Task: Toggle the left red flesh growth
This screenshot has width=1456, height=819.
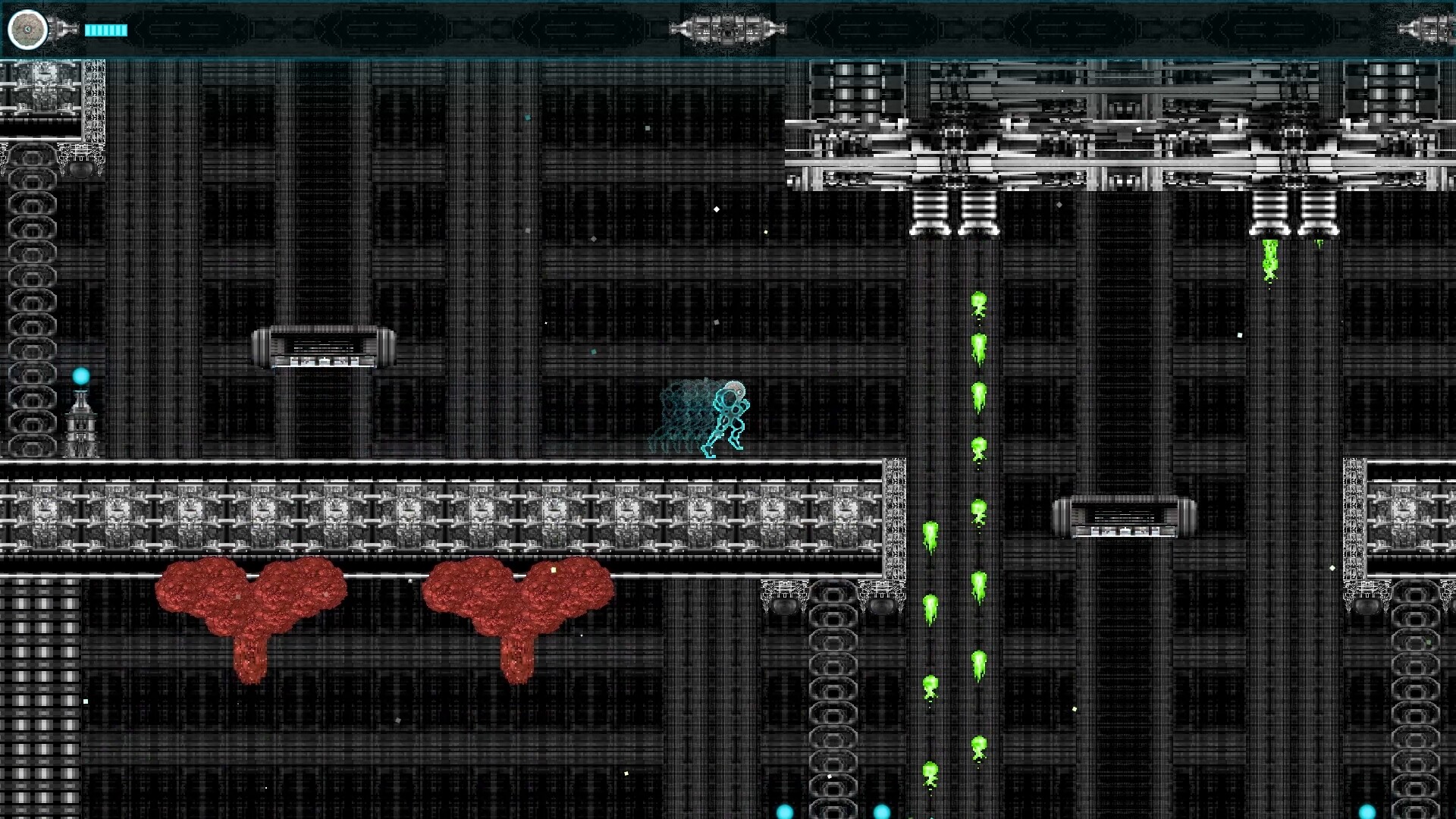Action: coord(250,599)
